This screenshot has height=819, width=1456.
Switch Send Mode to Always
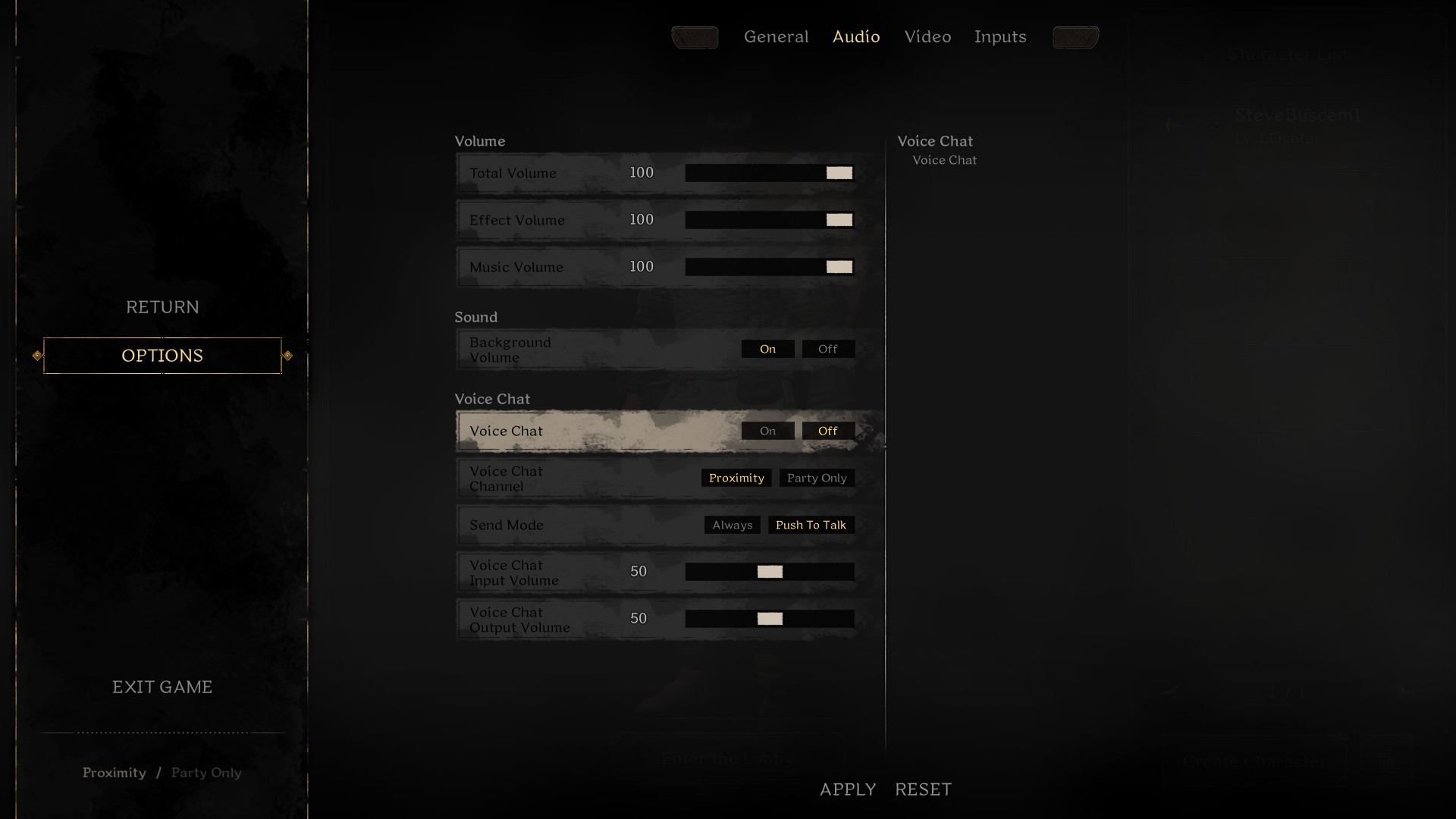(x=731, y=525)
